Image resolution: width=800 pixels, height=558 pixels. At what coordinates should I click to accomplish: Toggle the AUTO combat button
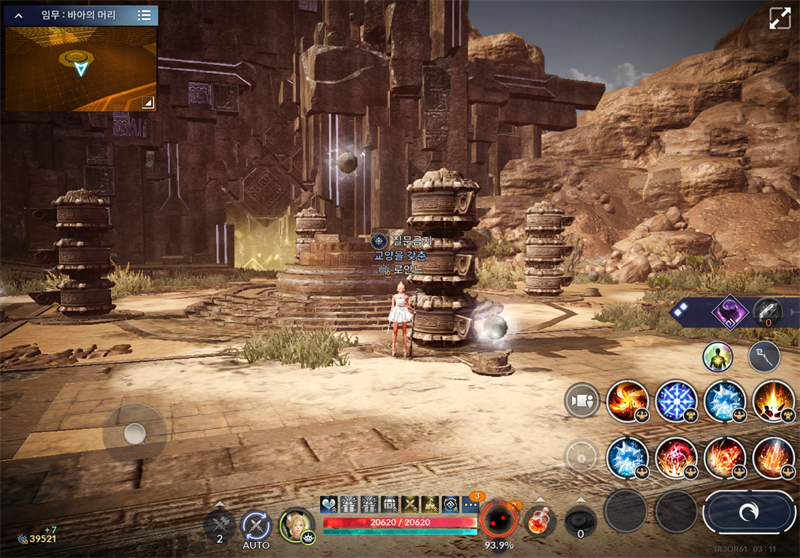point(256,526)
